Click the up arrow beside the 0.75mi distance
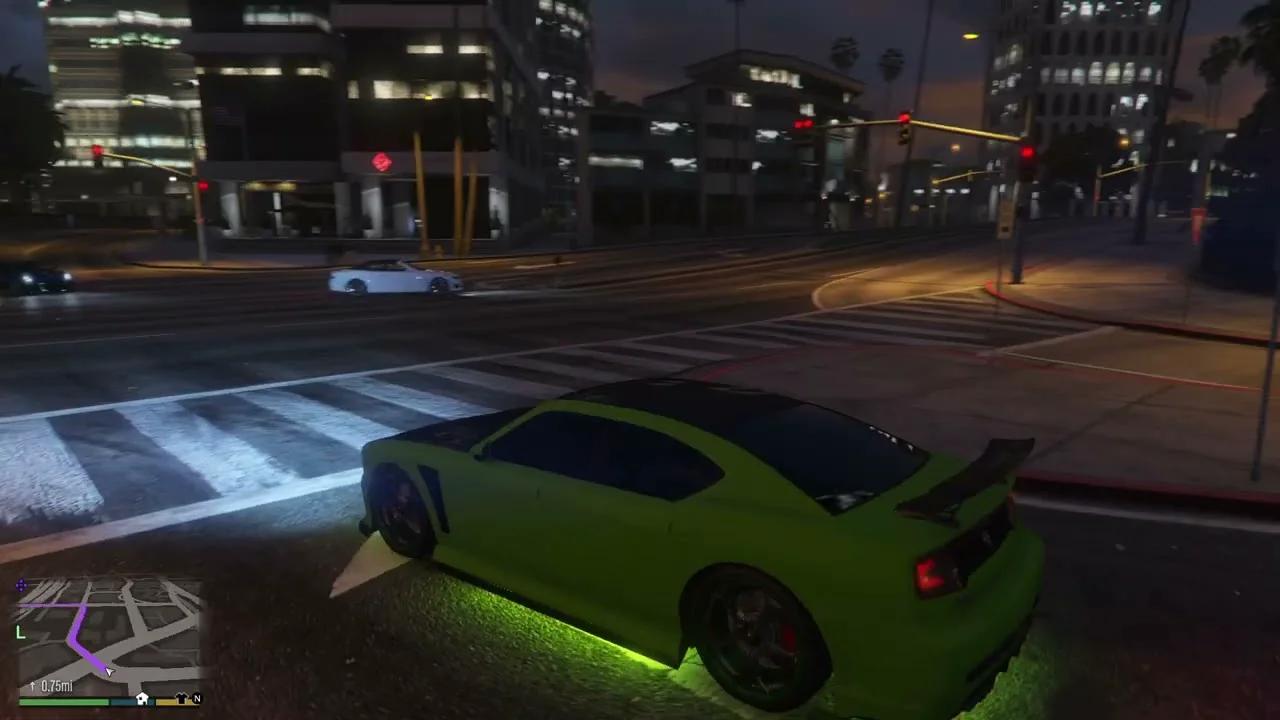1280x720 pixels. 33,686
